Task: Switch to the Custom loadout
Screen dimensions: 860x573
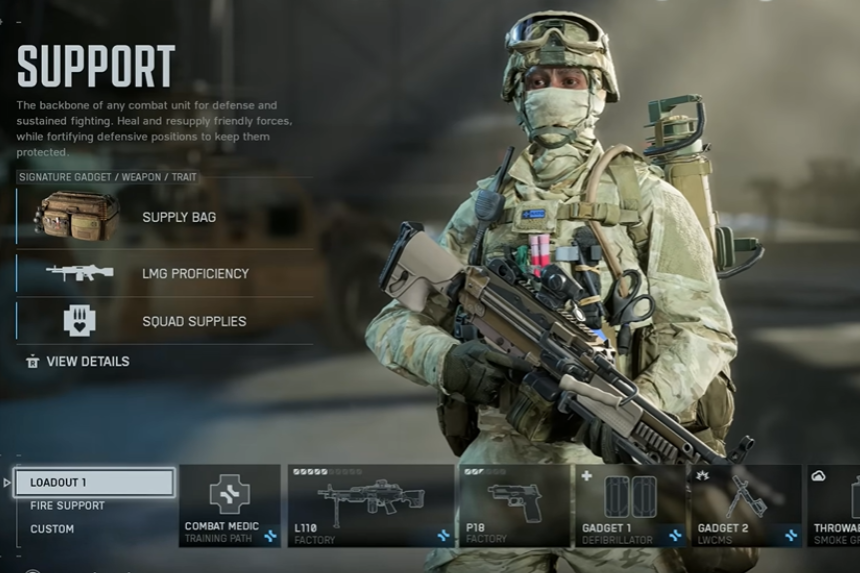Action: (52, 529)
